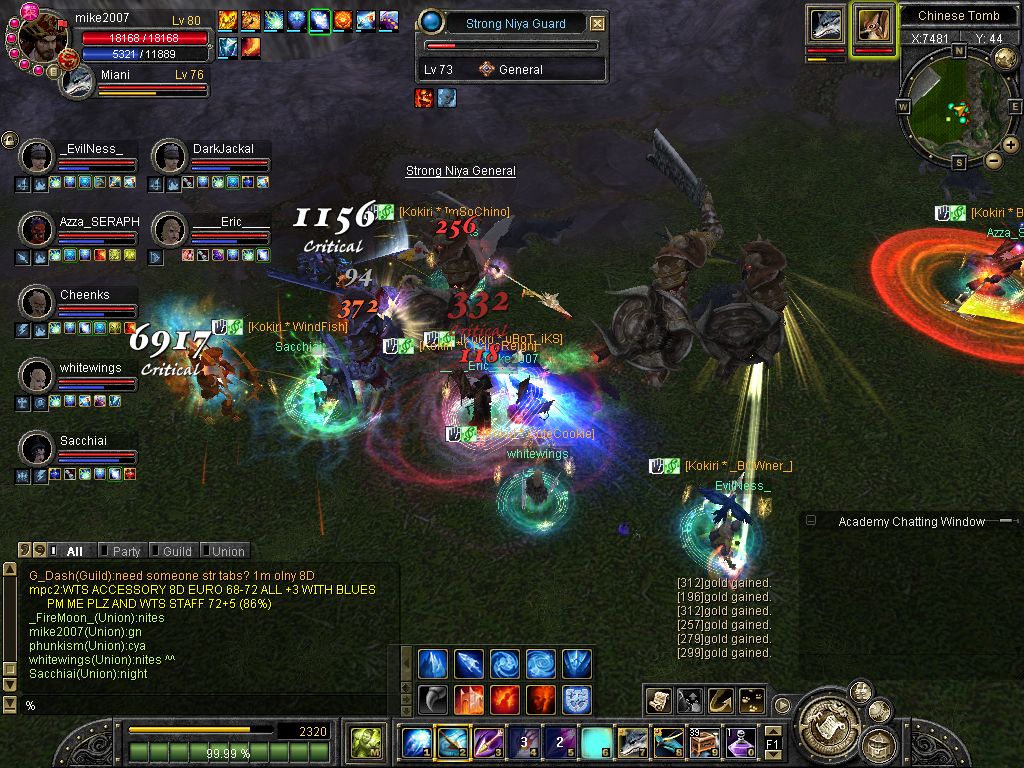
Task: Select party member Cheenks's portrait
Action: [x=37, y=302]
